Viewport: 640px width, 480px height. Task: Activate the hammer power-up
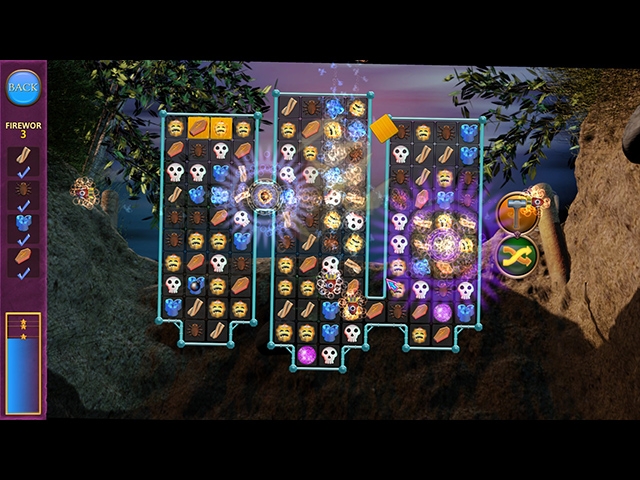tap(516, 211)
